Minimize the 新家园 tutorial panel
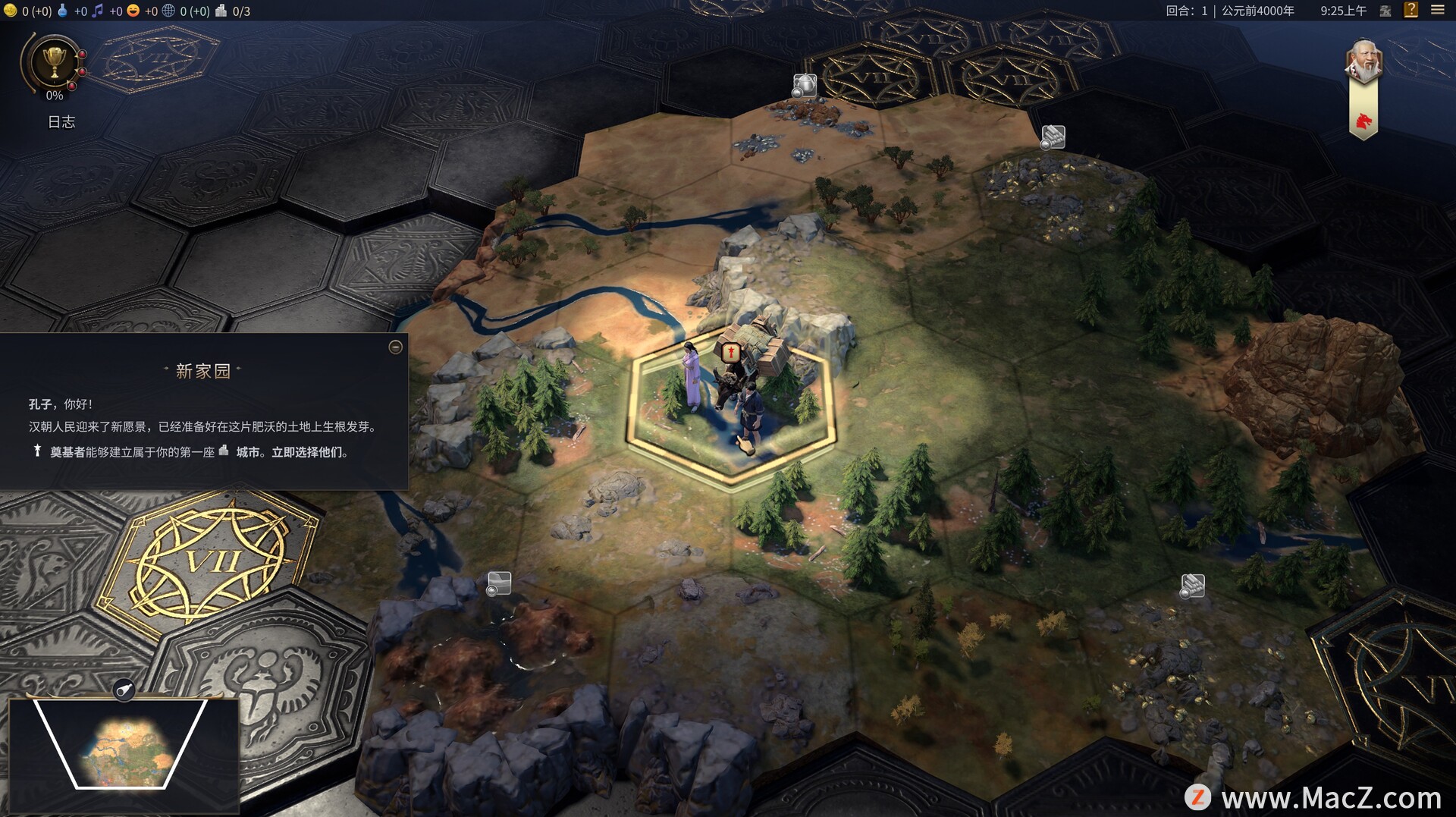This screenshot has width=1456, height=817. coord(395,347)
